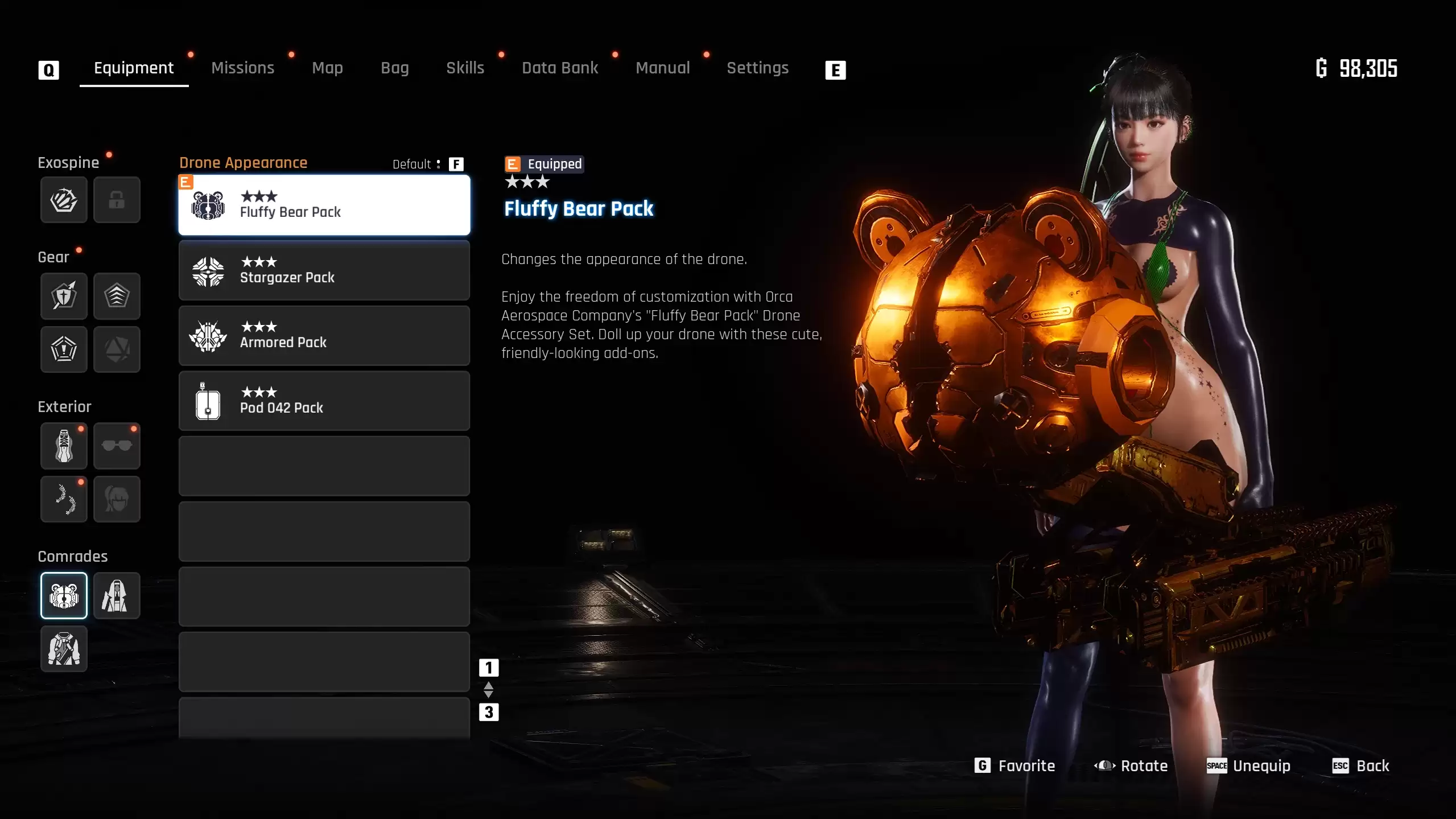Image resolution: width=1456 pixels, height=819 pixels.
Task: Open the Settings tab
Action: [x=757, y=68]
